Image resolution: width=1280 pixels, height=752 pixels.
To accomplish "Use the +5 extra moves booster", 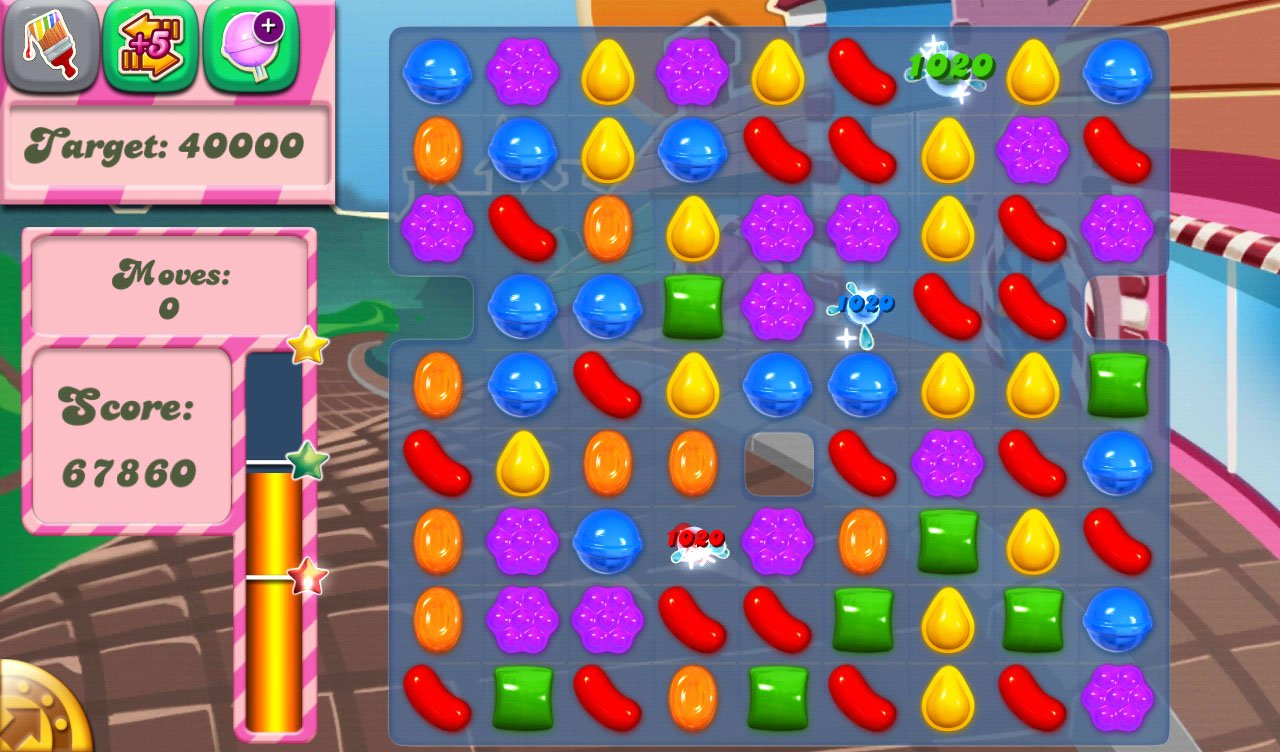I will click(150, 46).
